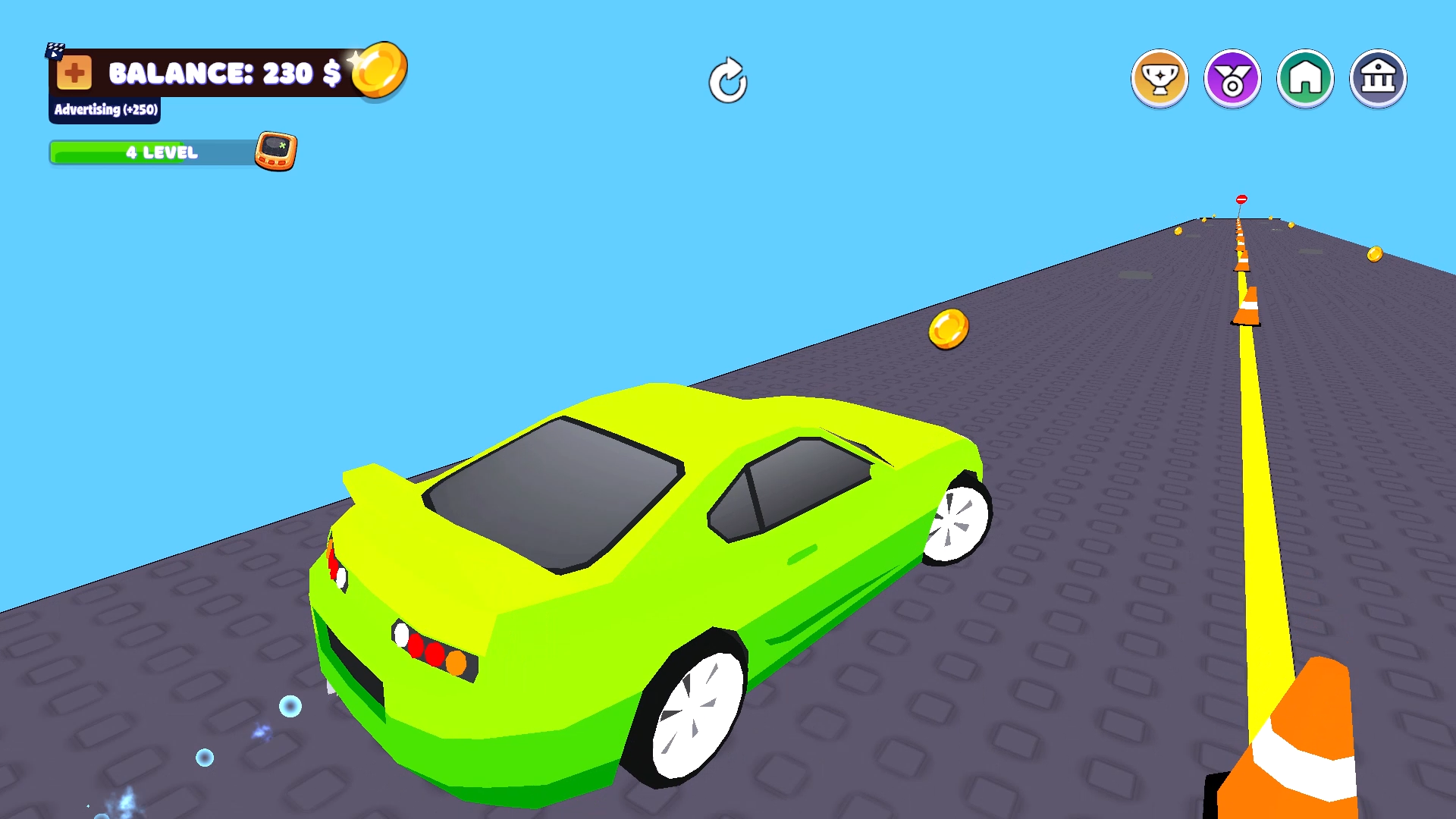Click the green home icon
Image resolution: width=1456 pixels, height=819 pixels.
[x=1305, y=77]
